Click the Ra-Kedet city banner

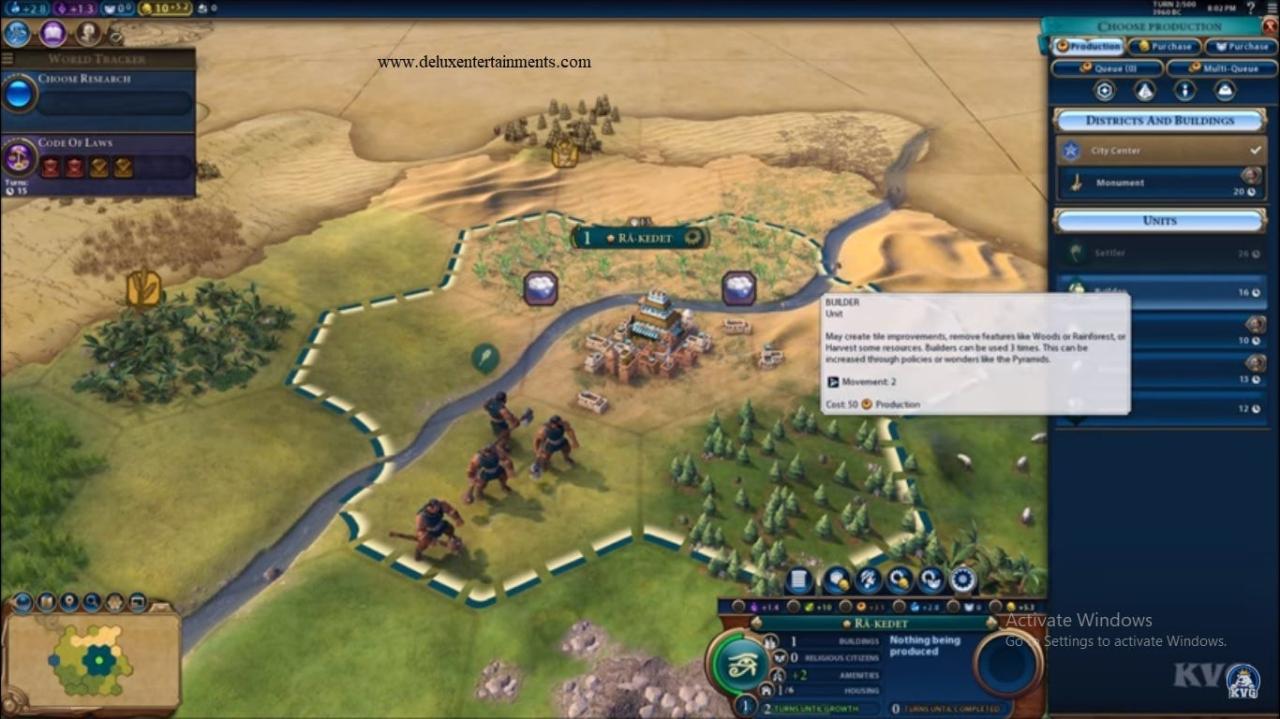point(640,238)
